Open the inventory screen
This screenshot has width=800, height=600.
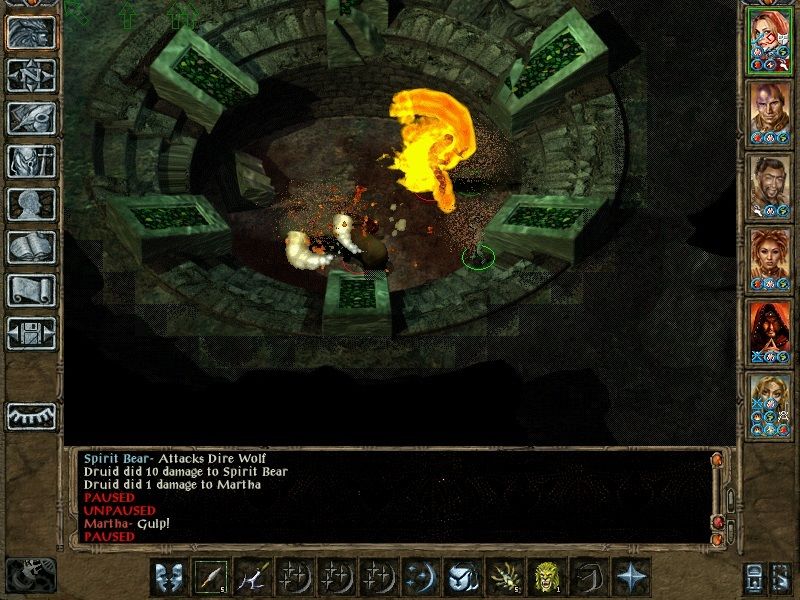pyautogui.click(x=31, y=161)
